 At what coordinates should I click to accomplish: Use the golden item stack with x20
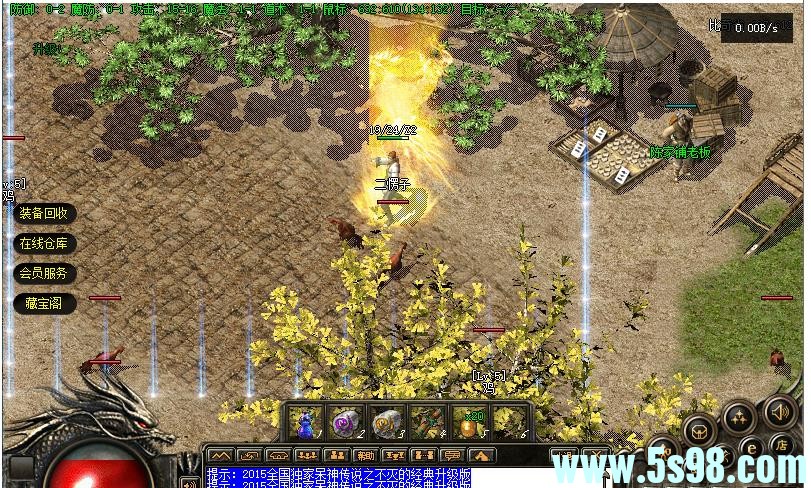[469, 421]
